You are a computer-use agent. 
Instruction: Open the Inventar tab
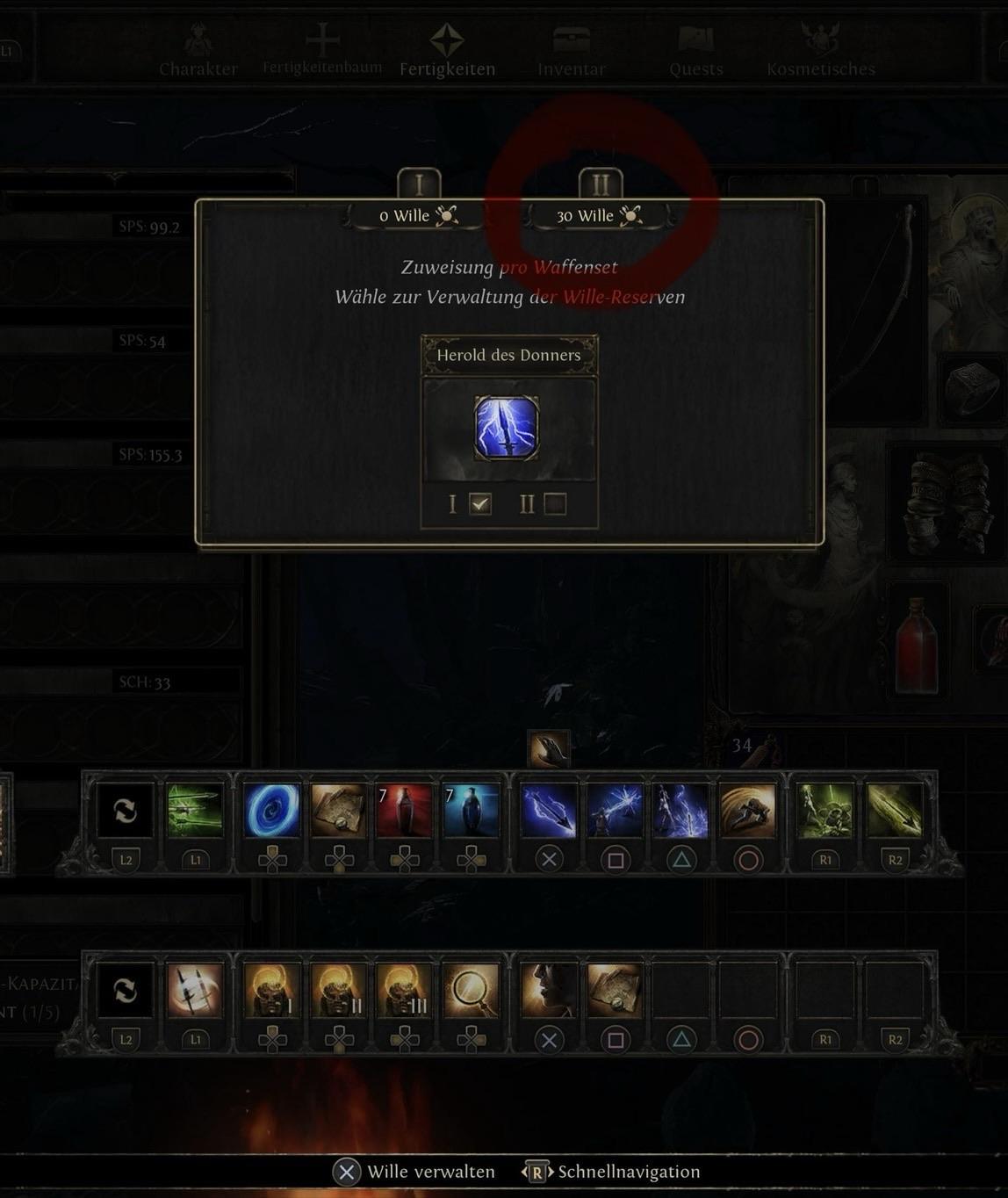point(572,53)
